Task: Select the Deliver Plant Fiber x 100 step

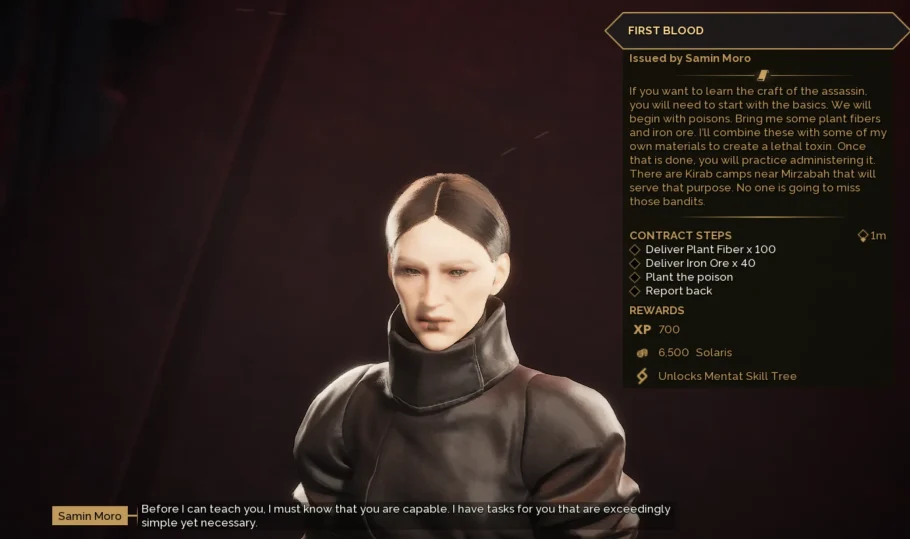Action: (x=710, y=249)
